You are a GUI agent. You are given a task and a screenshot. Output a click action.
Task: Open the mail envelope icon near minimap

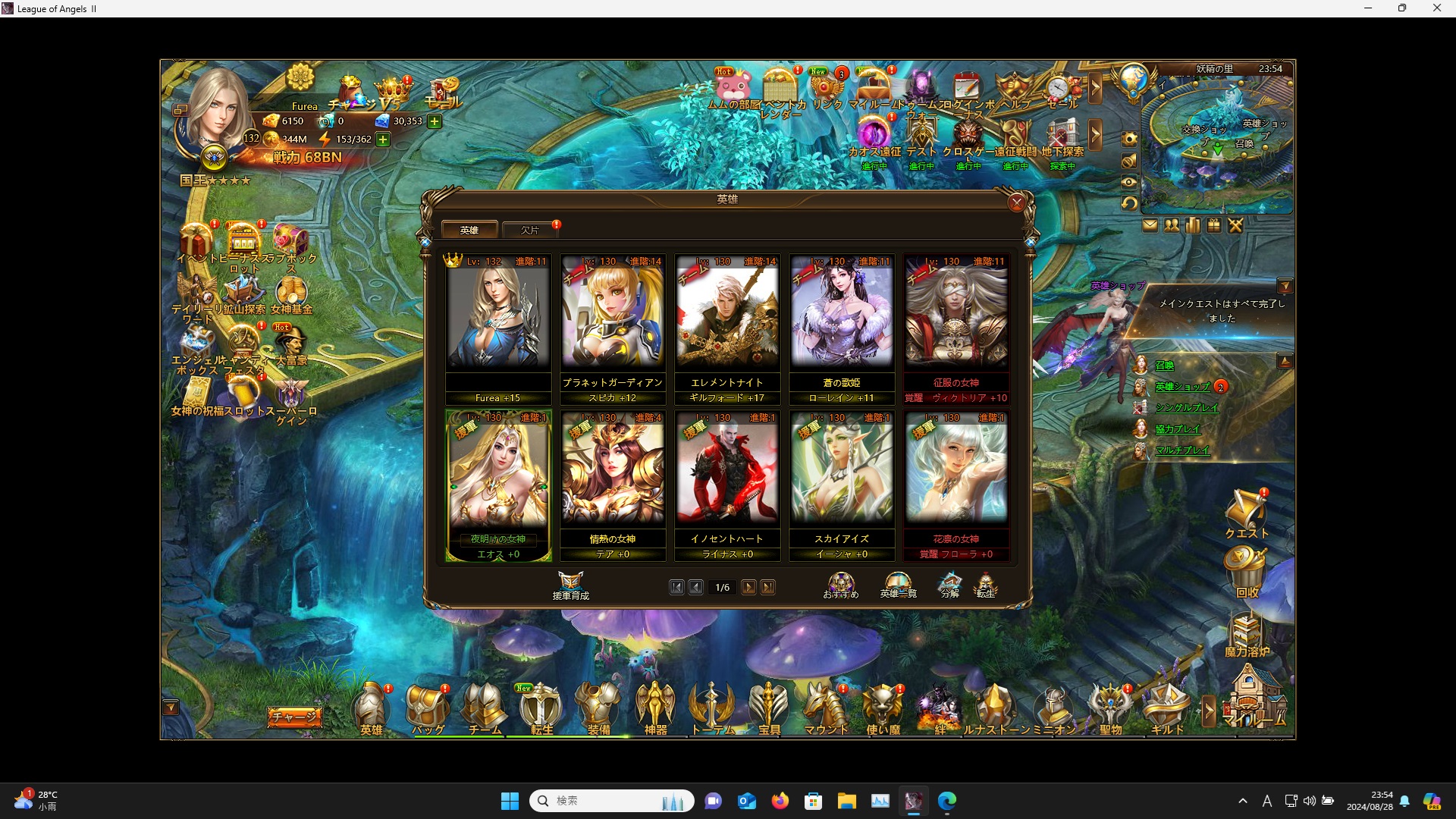click(x=1151, y=225)
